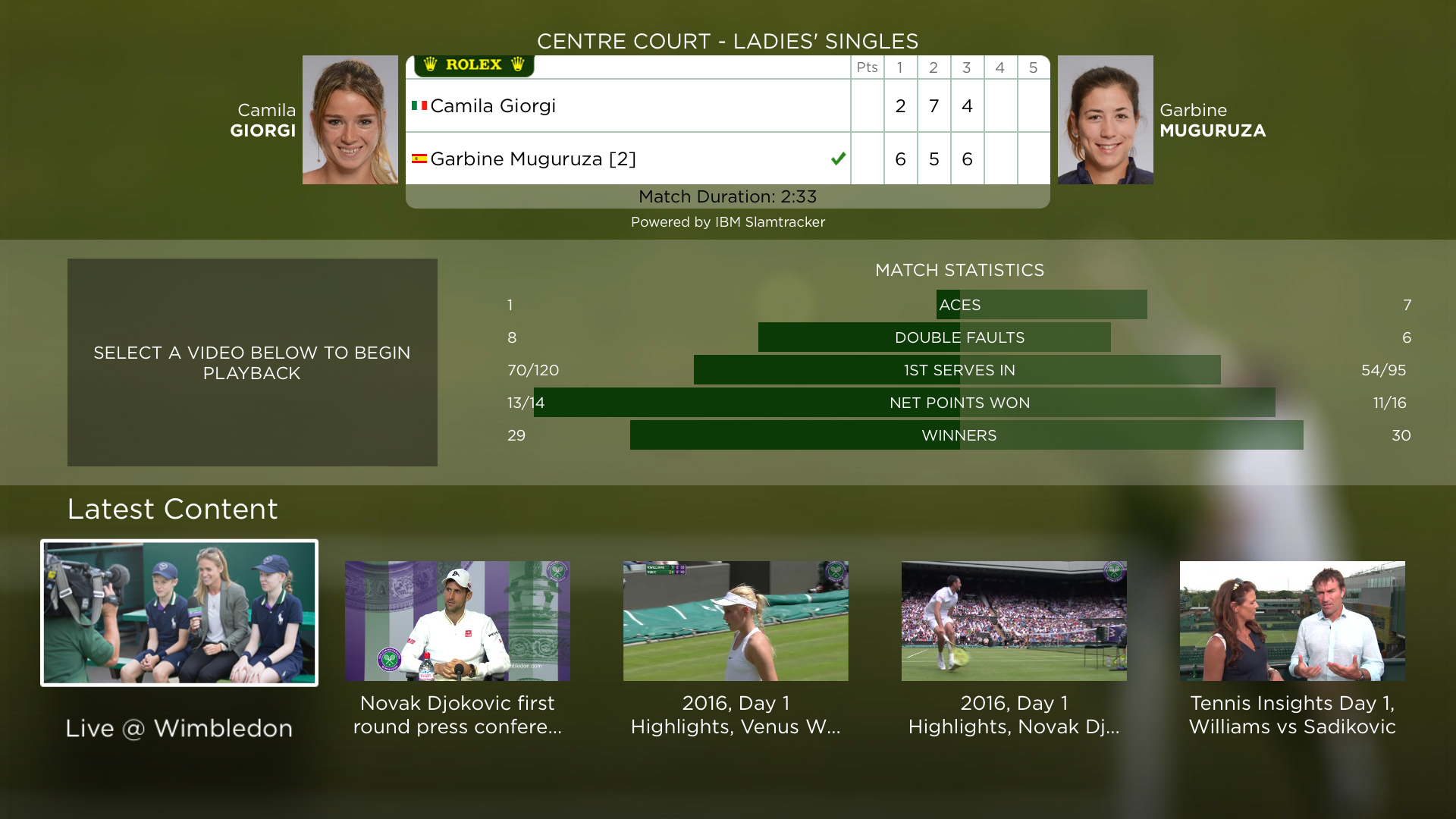Choose Day 1 Highlights Novak Djokovic video
The image size is (1456, 819).
[1014, 621]
